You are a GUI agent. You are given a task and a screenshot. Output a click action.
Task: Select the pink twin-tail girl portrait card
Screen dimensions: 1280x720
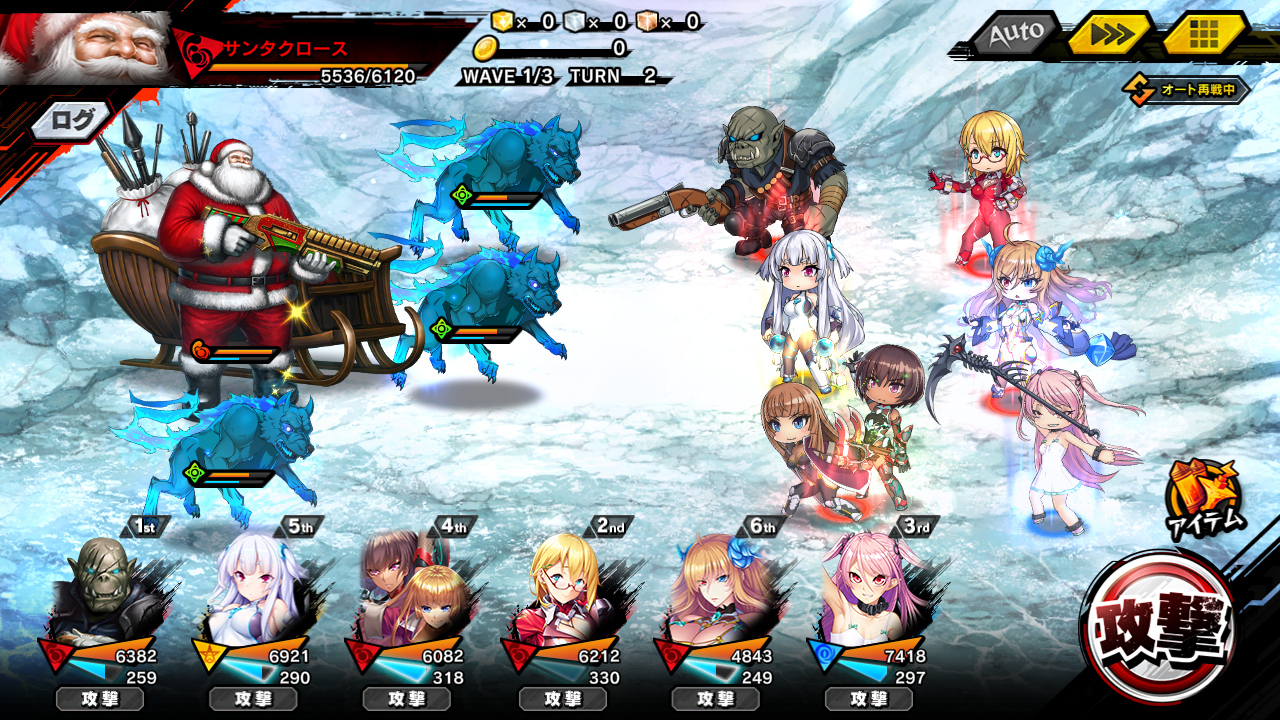tap(868, 590)
